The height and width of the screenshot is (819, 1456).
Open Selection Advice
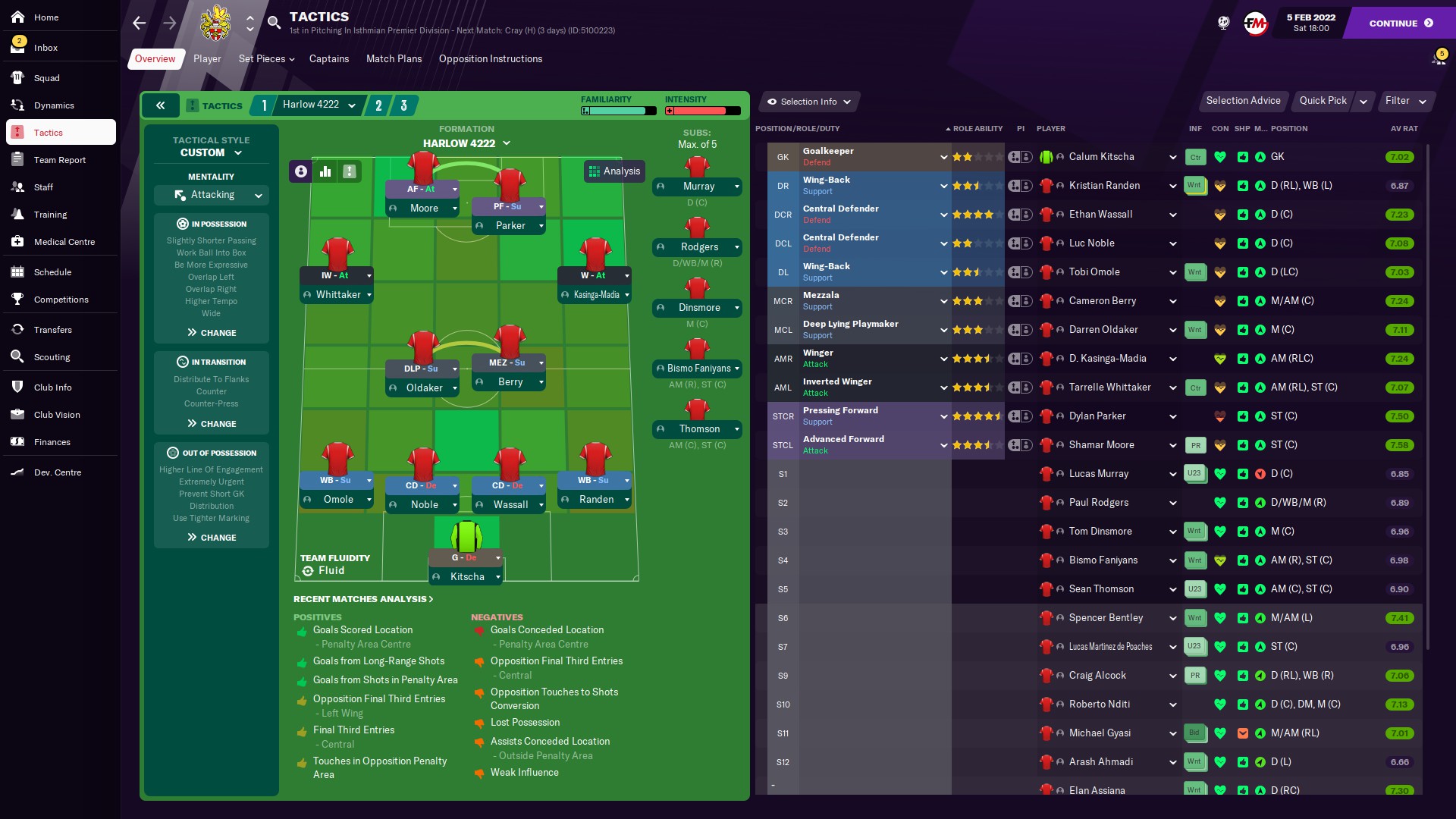(x=1243, y=101)
